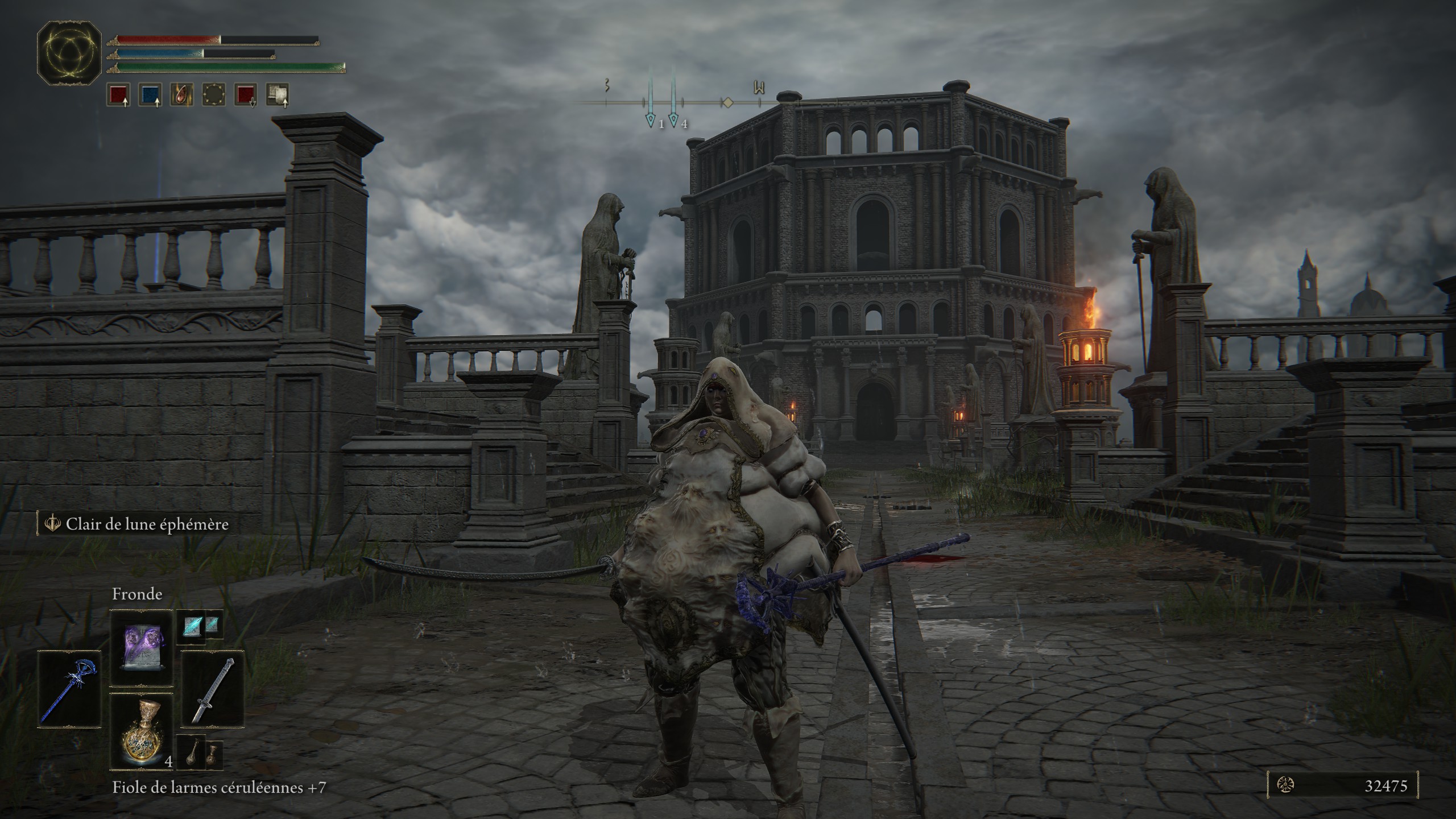Click the compass marker numbered 1
The height and width of the screenshot is (819, 1456).
click(x=651, y=120)
